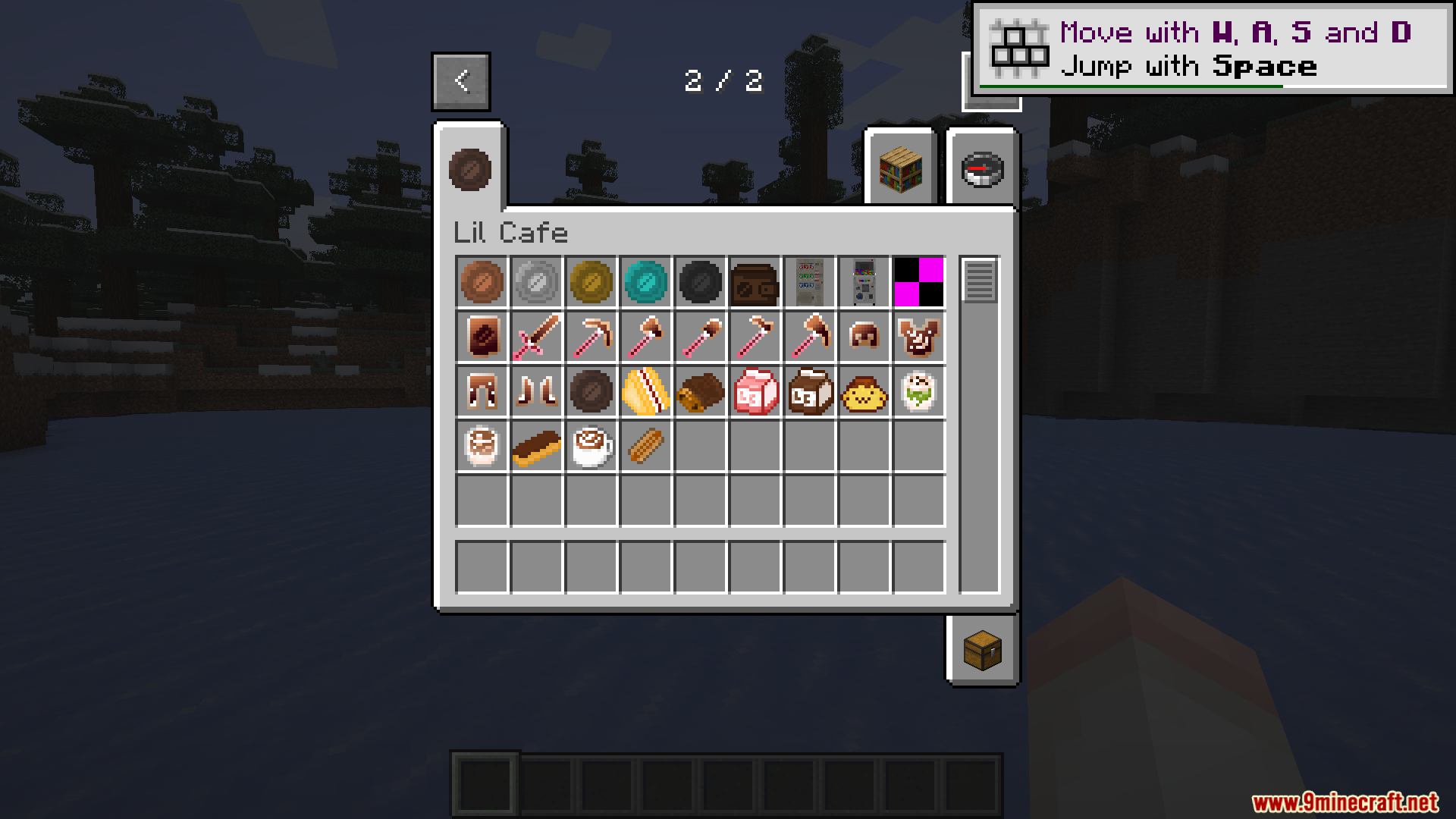Pick up the pudding item
1456x819 pixels.
click(x=864, y=391)
